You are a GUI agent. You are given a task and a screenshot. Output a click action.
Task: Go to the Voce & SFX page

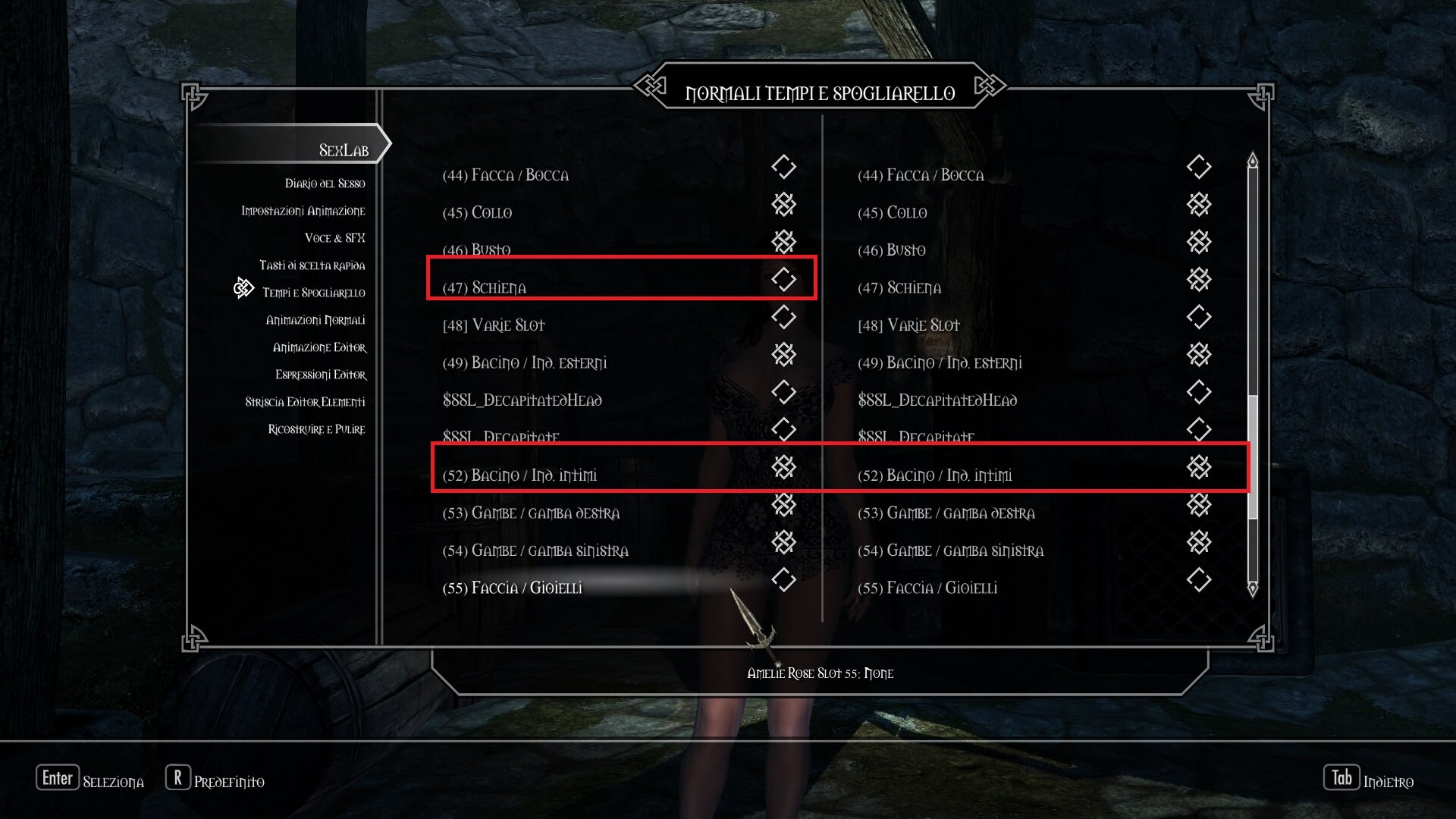click(x=334, y=238)
